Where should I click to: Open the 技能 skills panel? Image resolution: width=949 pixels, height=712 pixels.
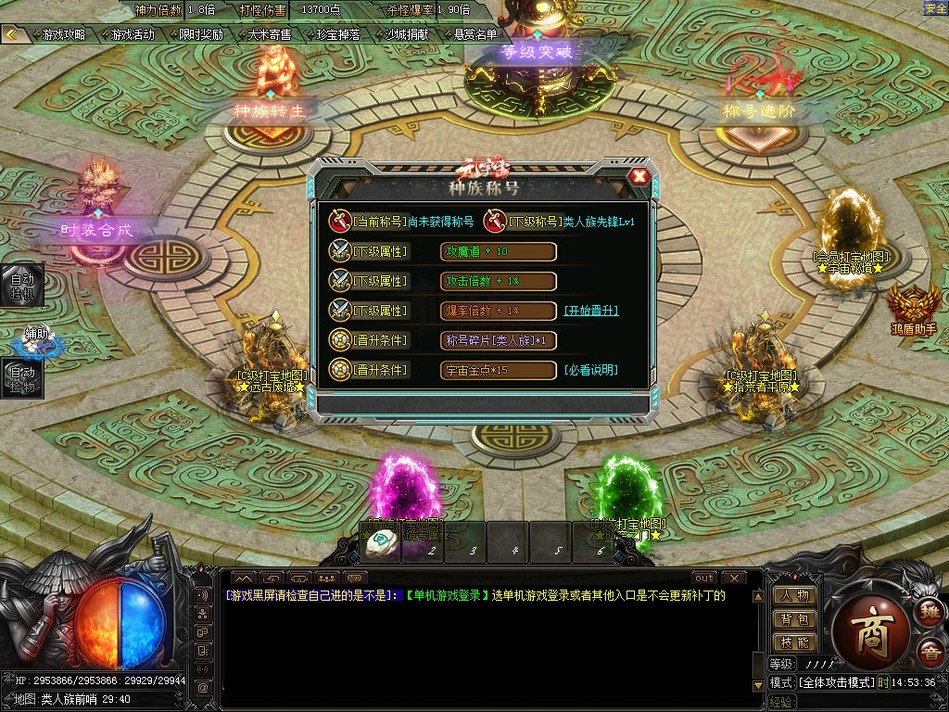pos(795,642)
